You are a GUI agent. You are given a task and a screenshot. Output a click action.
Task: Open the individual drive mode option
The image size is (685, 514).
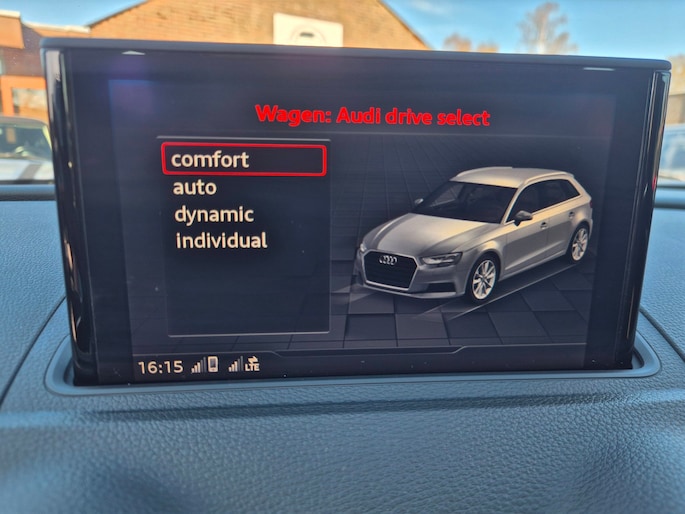221,241
